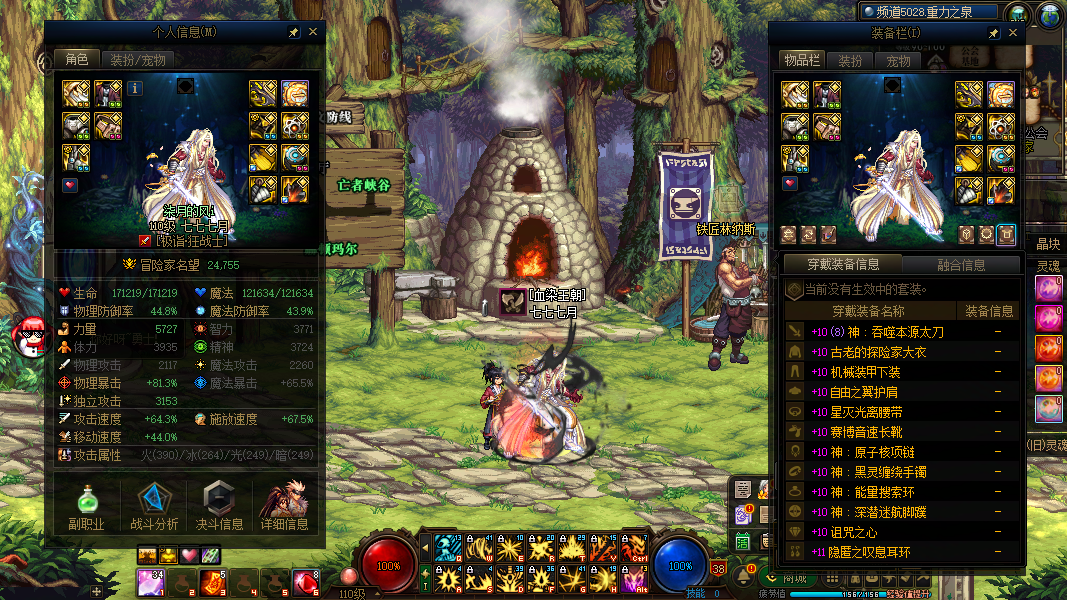1067x600 pixels.
Task: Switch to the 宠物 tab in equipment window
Action: click(x=898, y=61)
